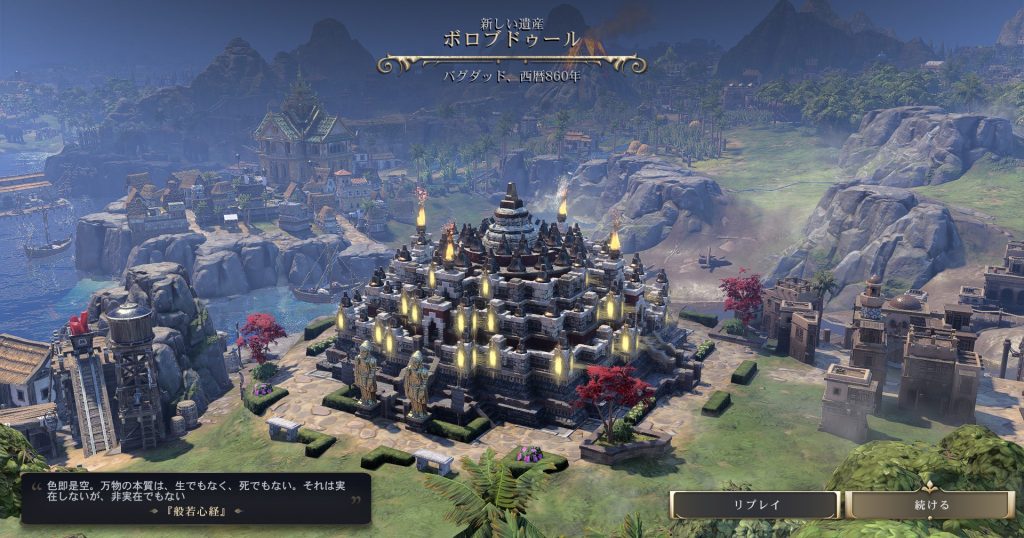
Task: Continue the game with 続ける
Action: pyautogui.click(x=931, y=505)
